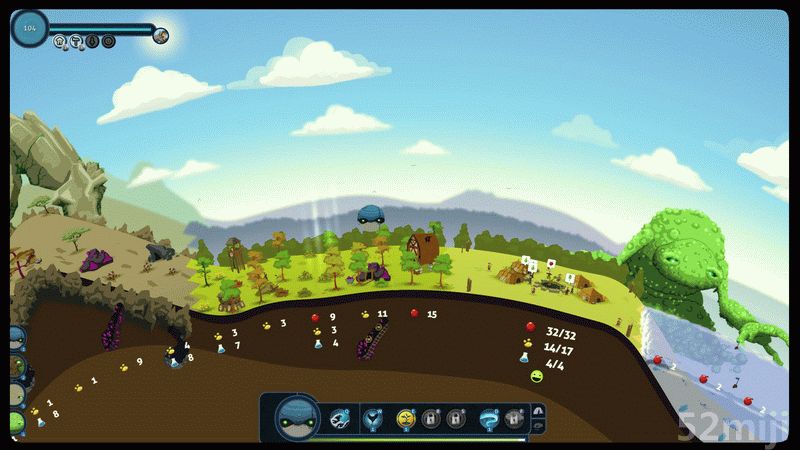Select the green swamp giant on the left edge

coord(15,422)
